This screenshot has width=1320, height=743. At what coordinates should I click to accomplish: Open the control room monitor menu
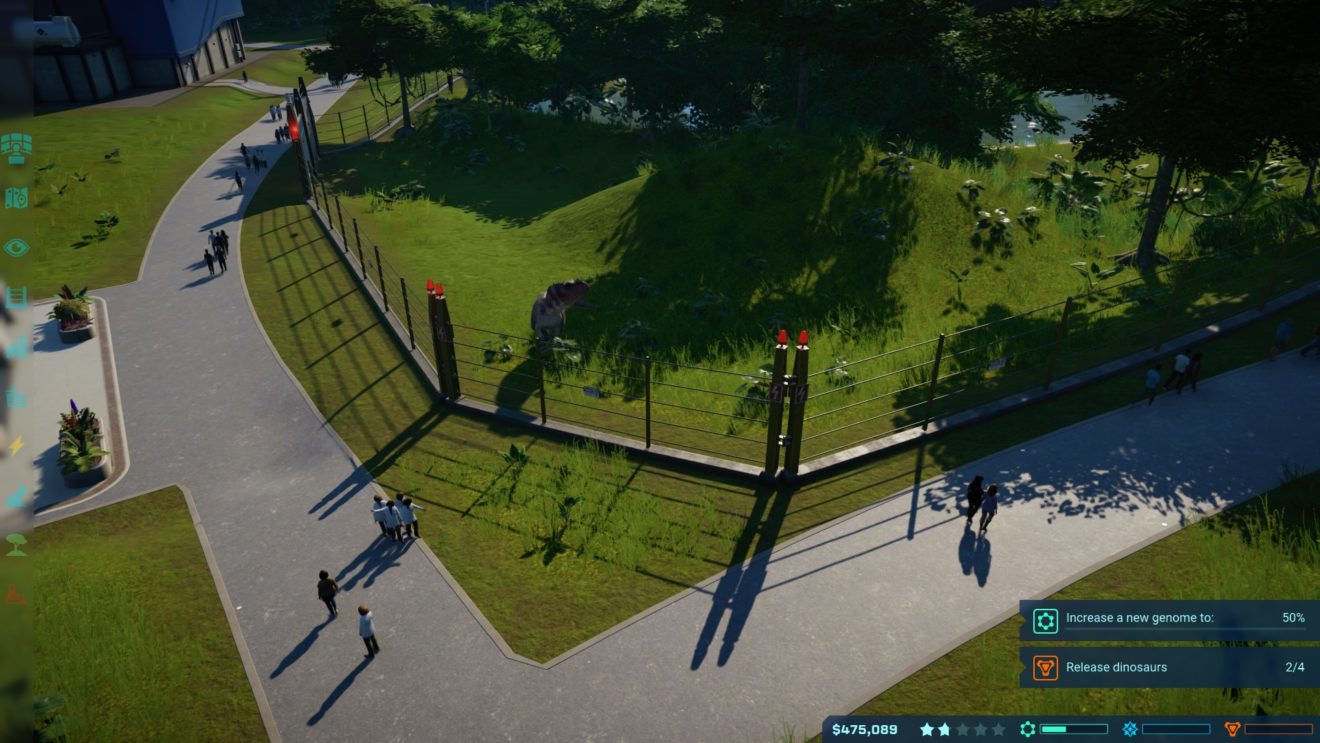click(x=16, y=148)
